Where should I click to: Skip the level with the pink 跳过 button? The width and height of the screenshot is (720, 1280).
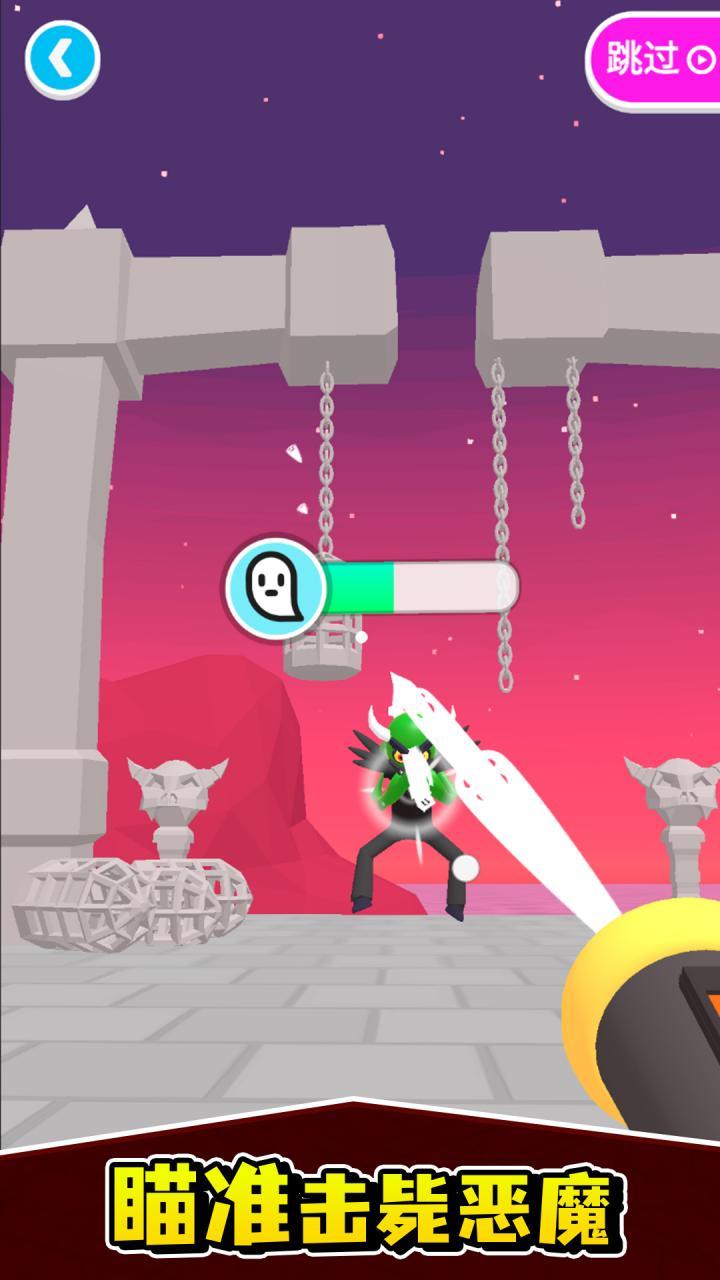click(657, 59)
